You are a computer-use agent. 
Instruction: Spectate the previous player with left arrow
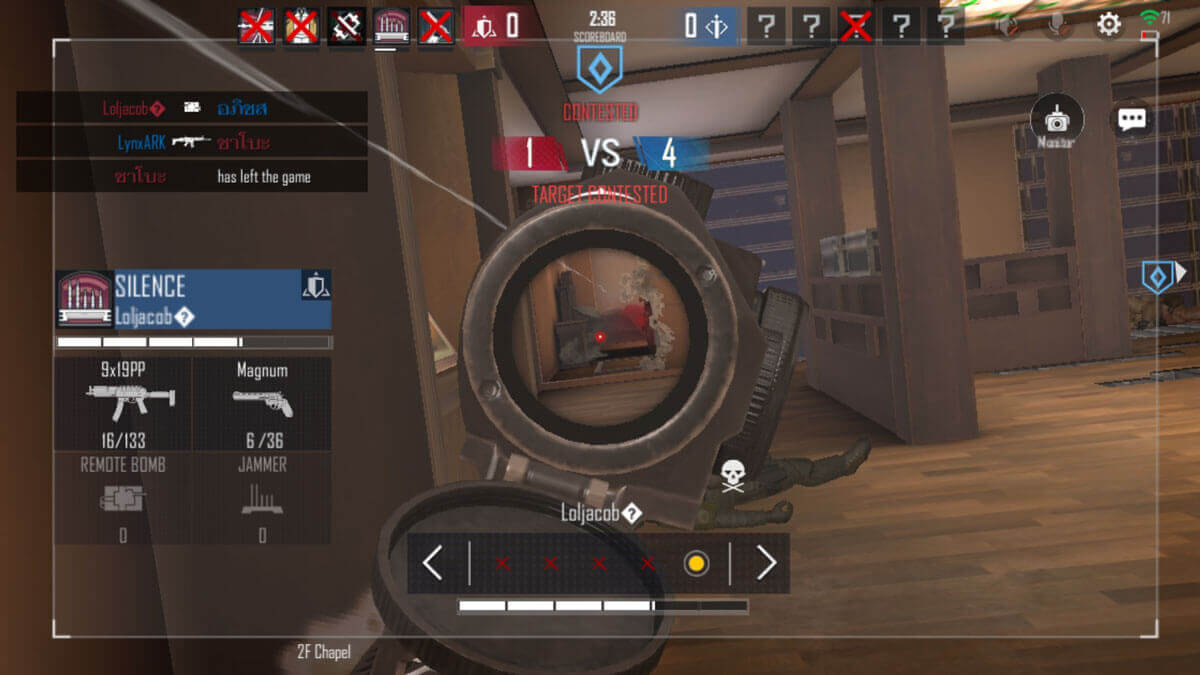[x=432, y=564]
